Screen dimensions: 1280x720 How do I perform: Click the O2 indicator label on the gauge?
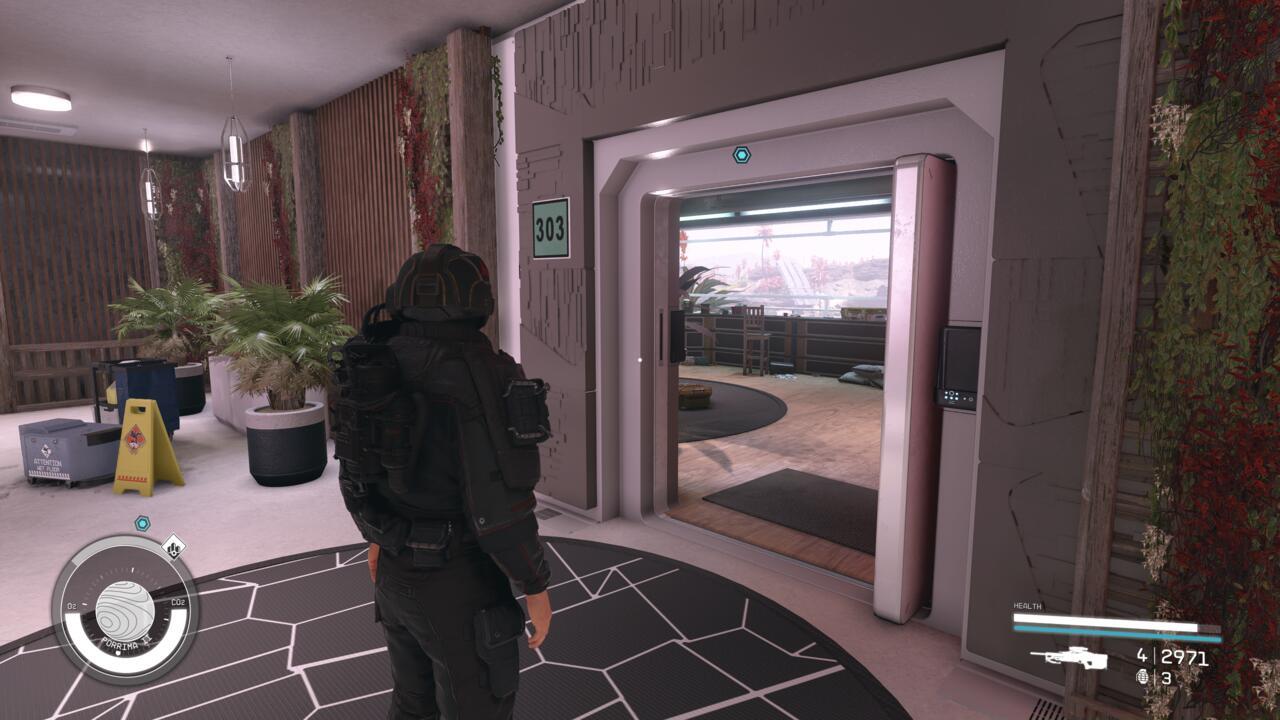click(x=71, y=604)
